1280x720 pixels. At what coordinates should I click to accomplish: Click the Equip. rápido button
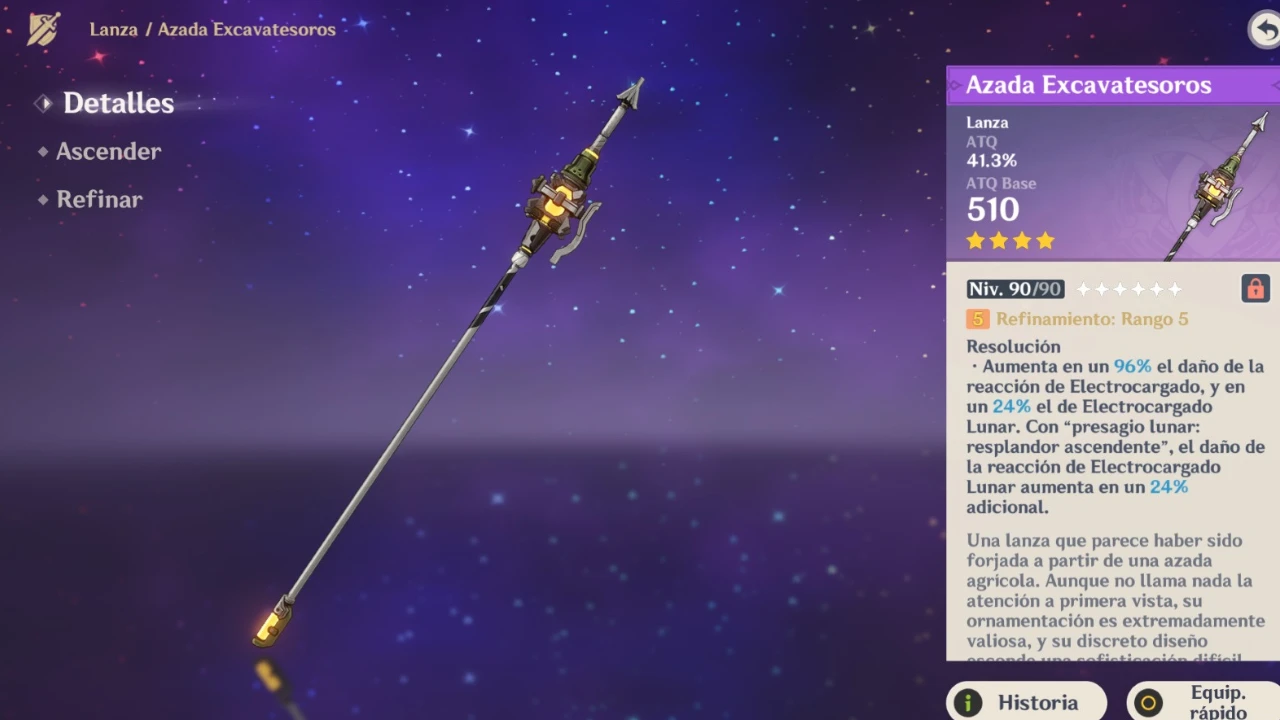(x=1205, y=702)
